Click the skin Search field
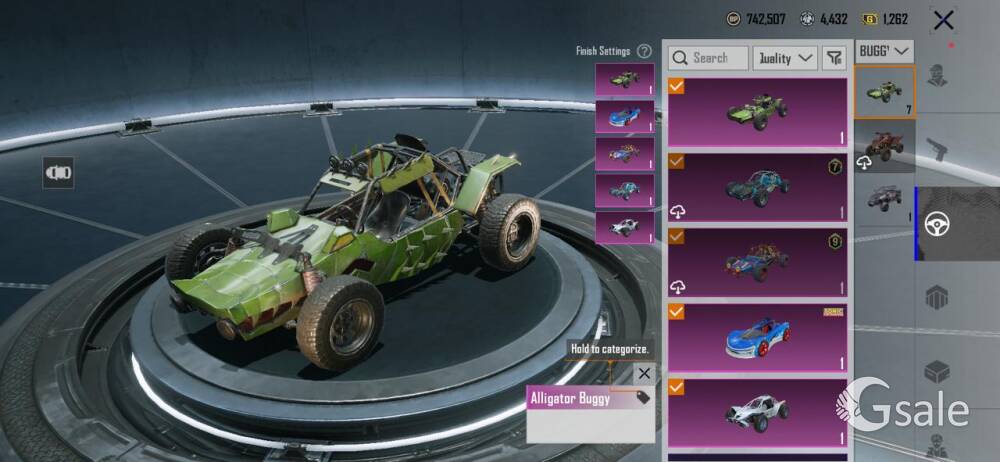The height and width of the screenshot is (462, 1000). coord(708,58)
